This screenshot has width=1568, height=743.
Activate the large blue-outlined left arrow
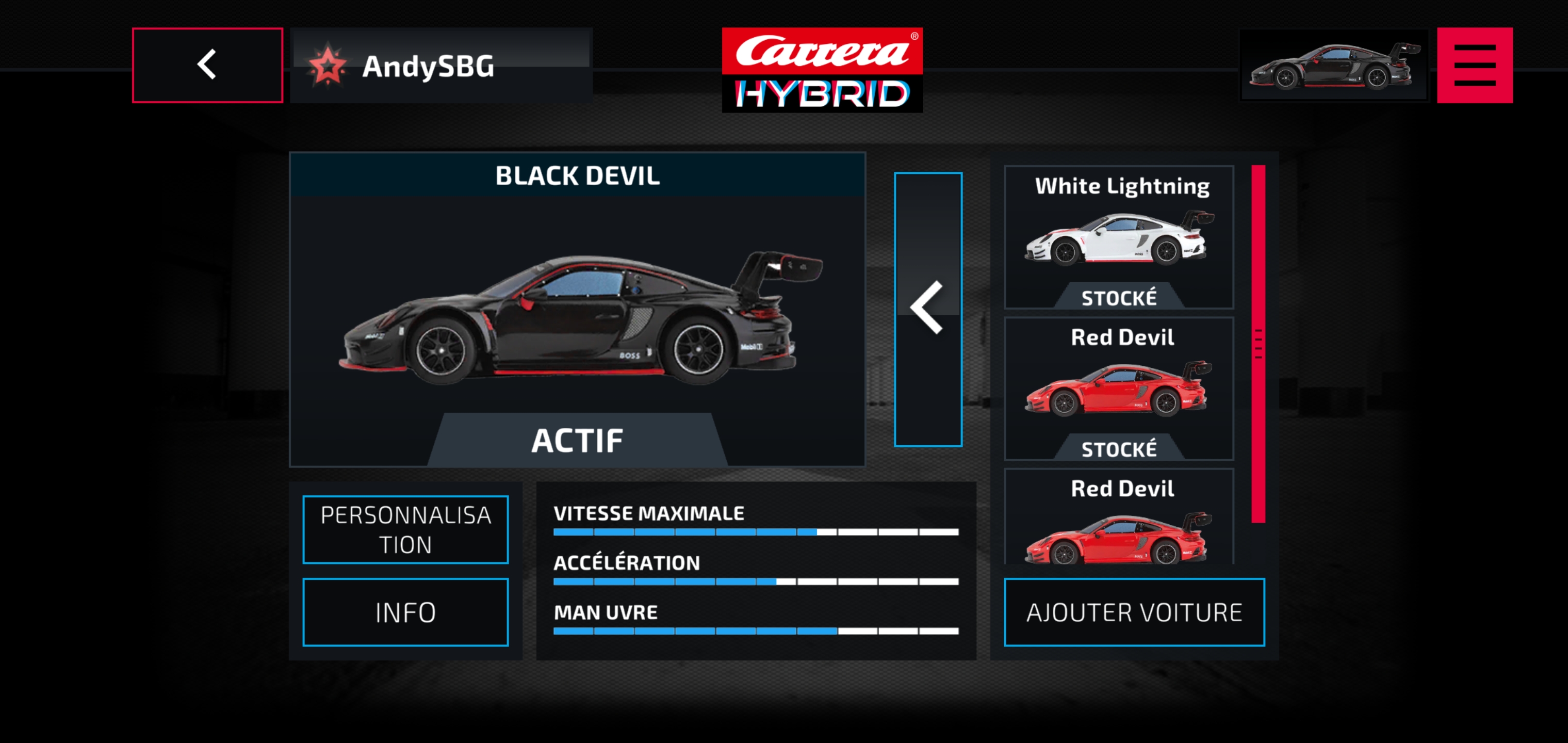(x=928, y=310)
